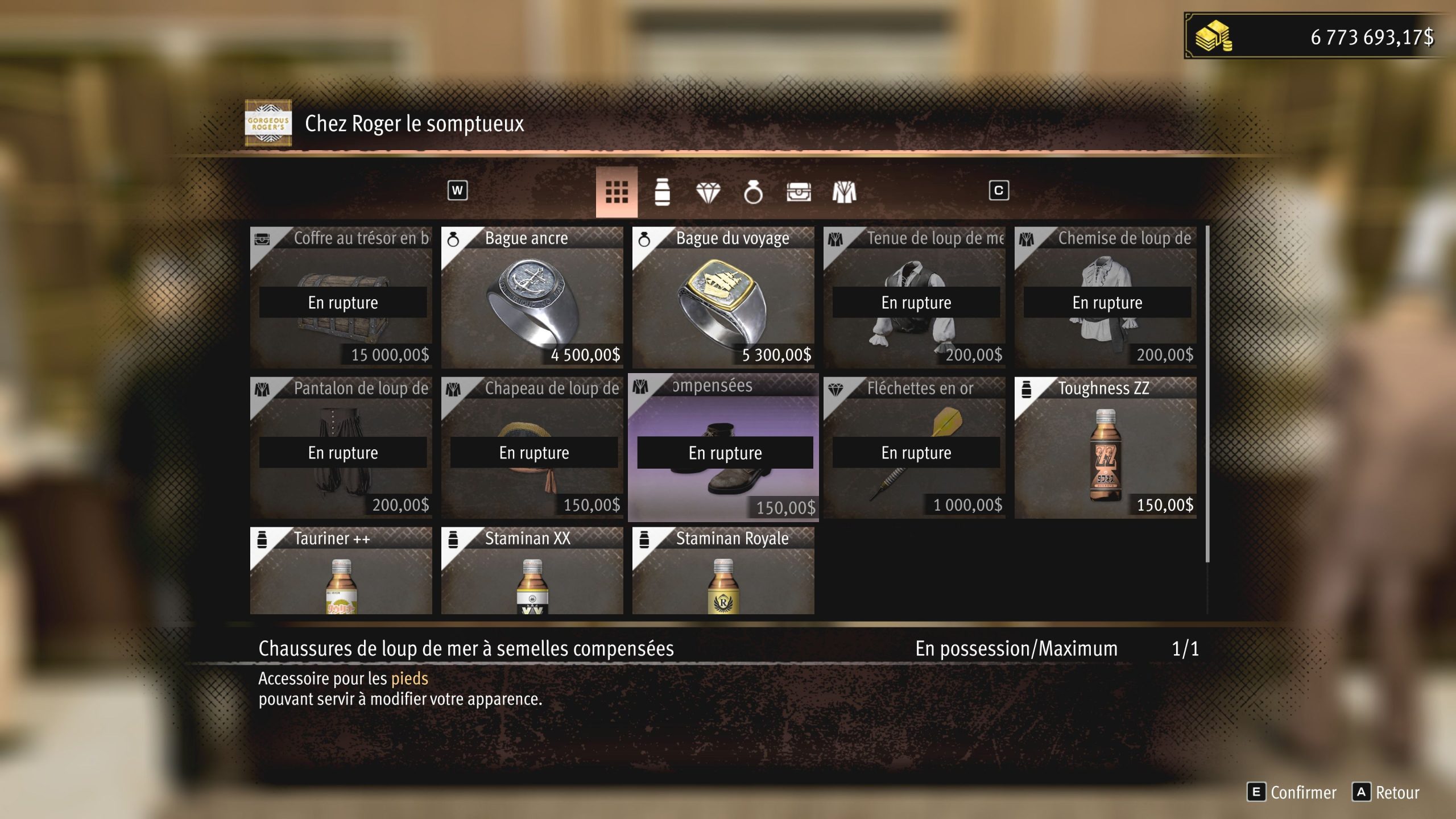Pick the Bague du voyage ring
This screenshot has height=819, width=1456.
click(723, 297)
